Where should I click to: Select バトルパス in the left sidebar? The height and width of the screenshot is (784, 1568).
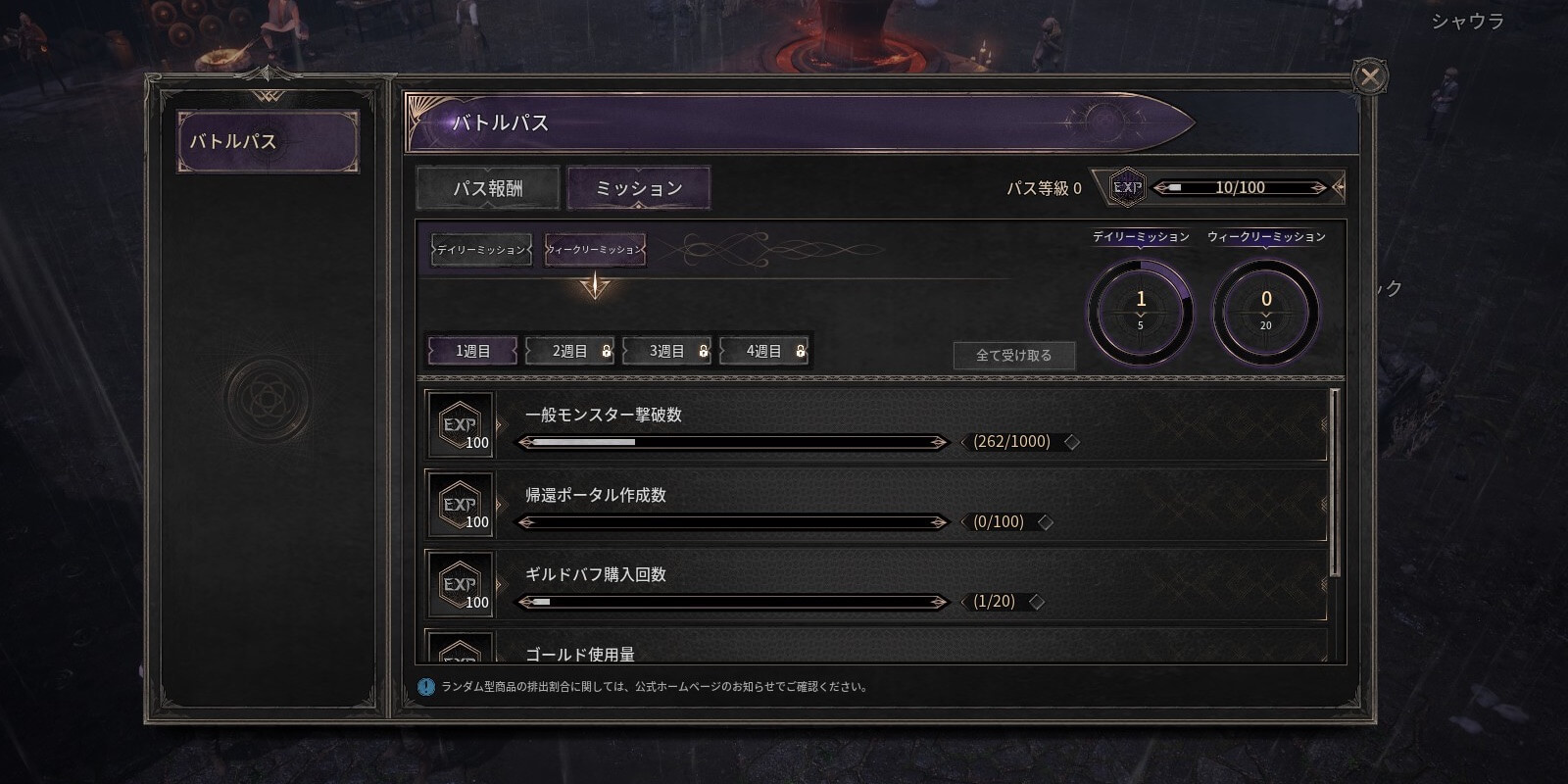coord(269,141)
